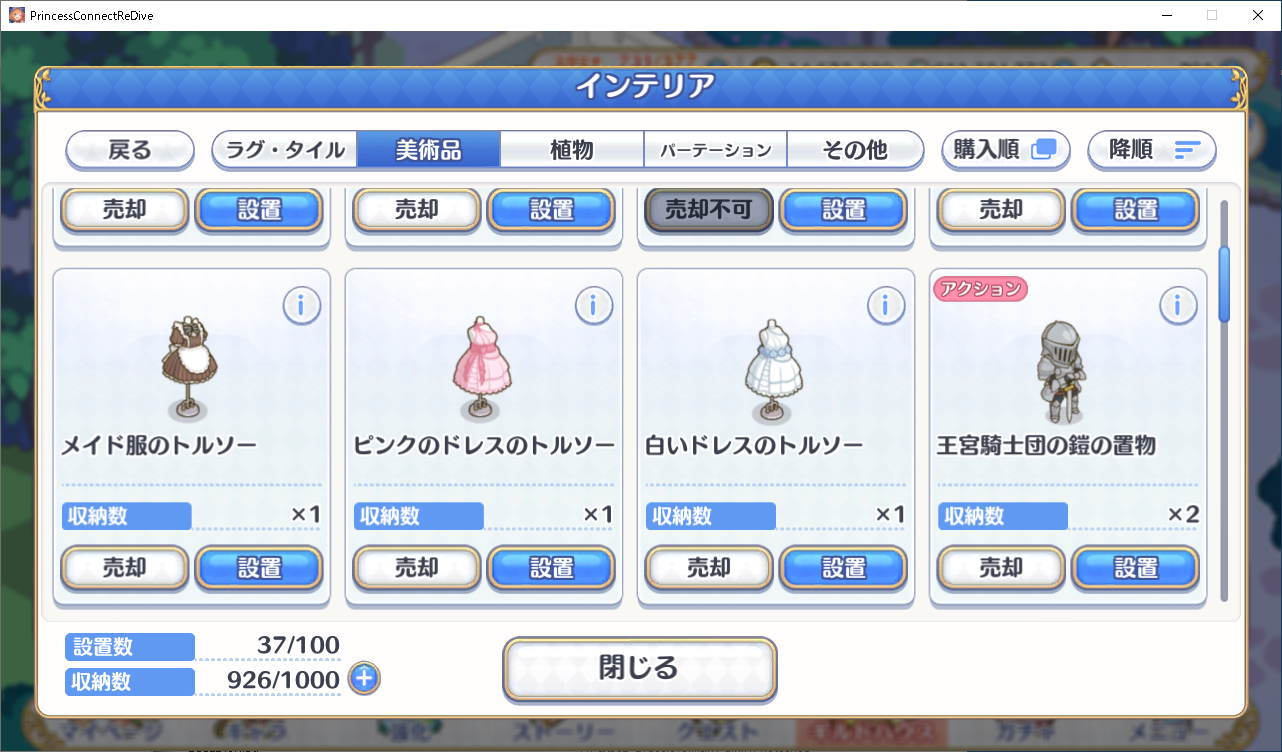This screenshot has height=752, width=1282.
Task: Open the 植物 tab
Action: coord(571,150)
